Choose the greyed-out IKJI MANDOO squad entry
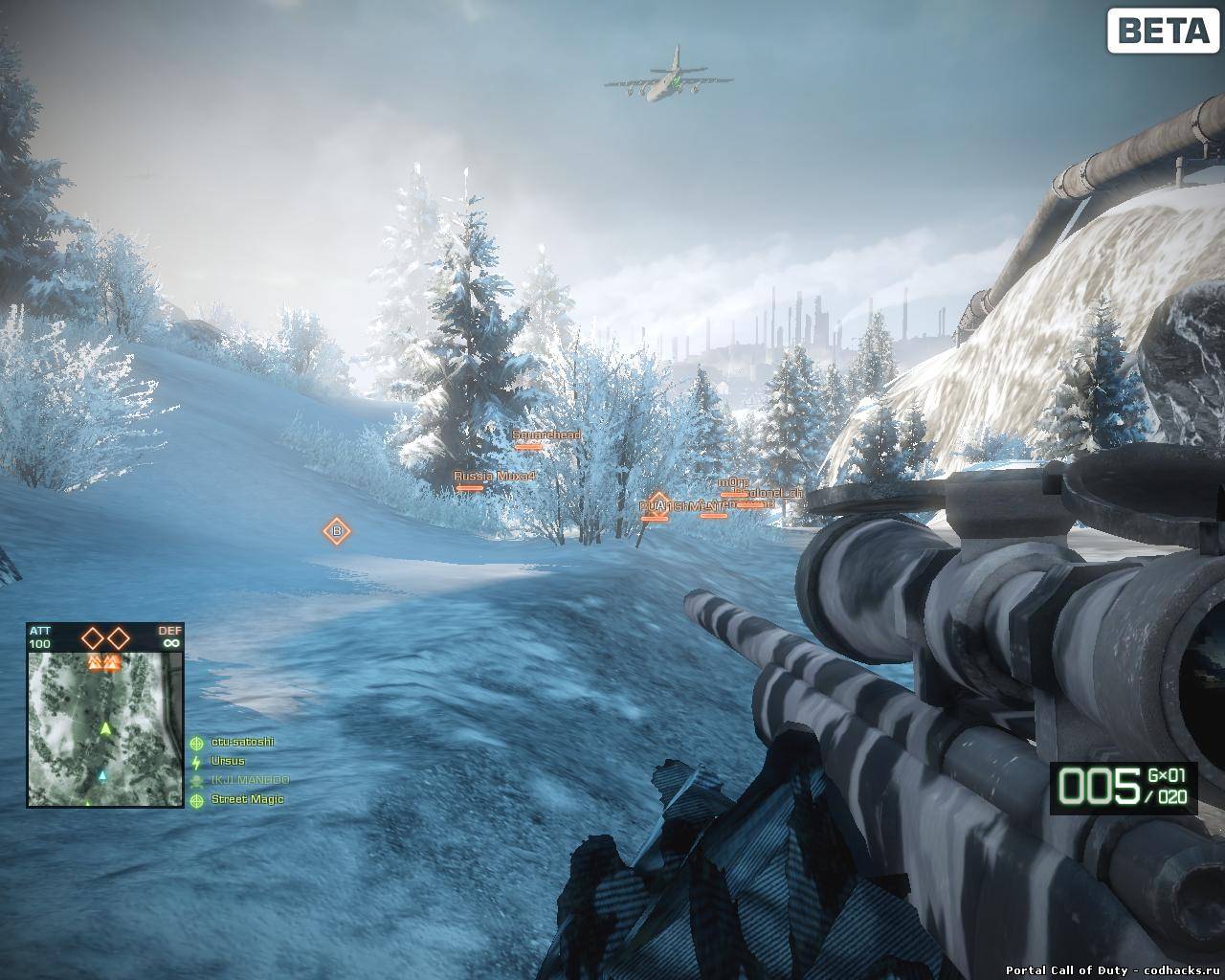Viewport: 1225px width, 980px height. click(x=249, y=780)
